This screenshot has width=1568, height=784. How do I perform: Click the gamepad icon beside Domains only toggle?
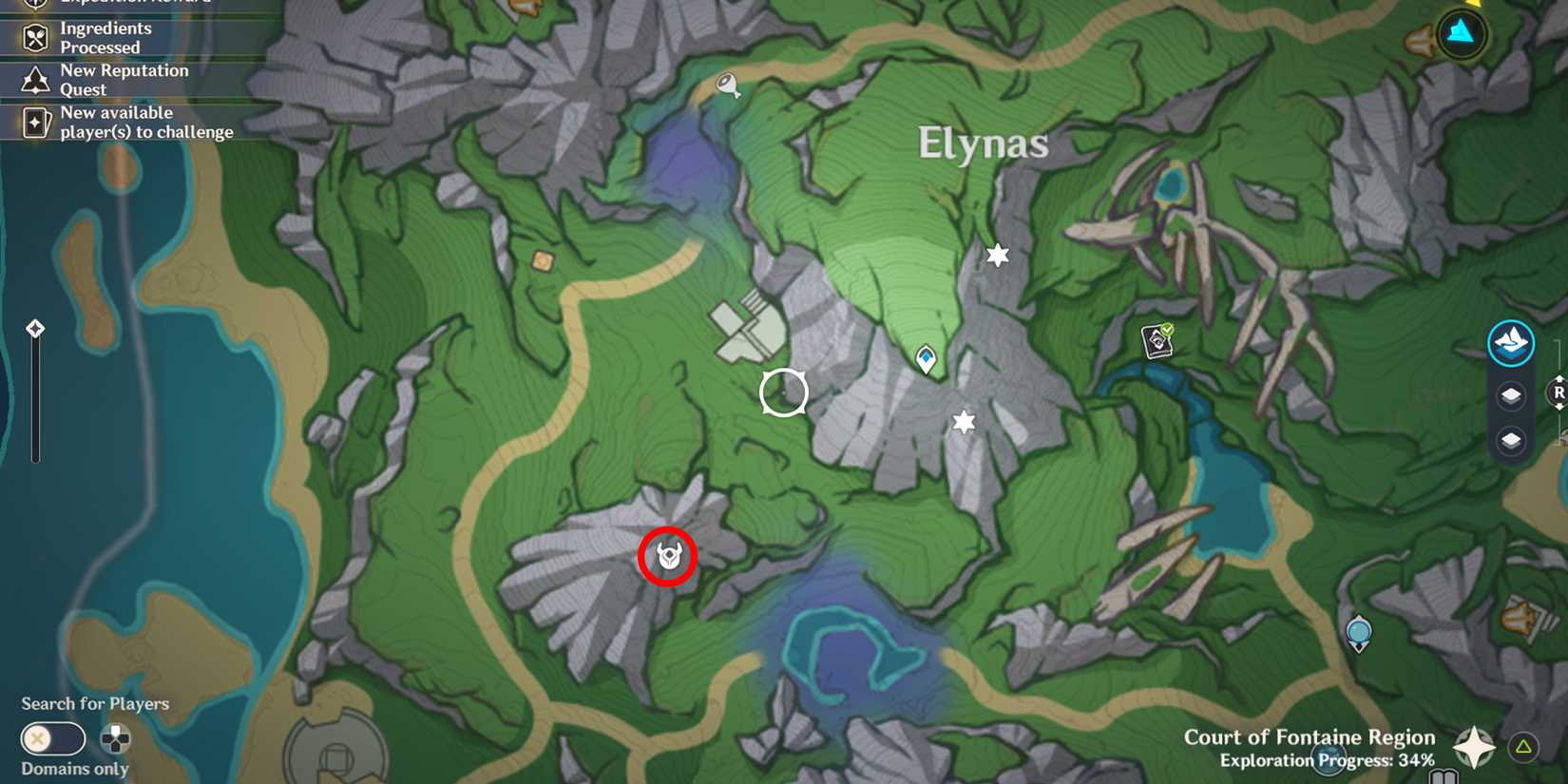(114, 739)
